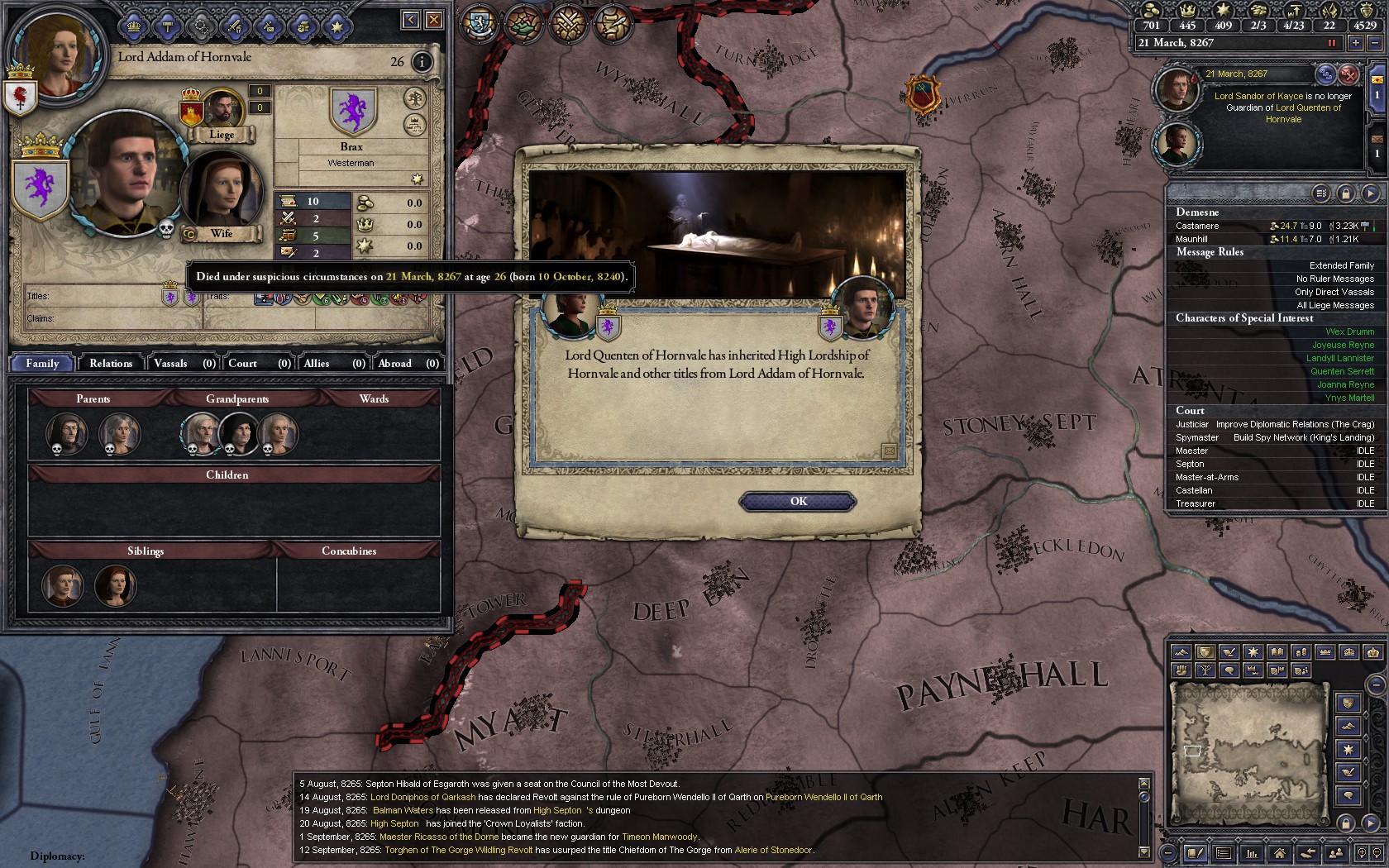The height and width of the screenshot is (868, 1389).
Task: Decrease game speed with minus button
Action: tap(1375, 43)
